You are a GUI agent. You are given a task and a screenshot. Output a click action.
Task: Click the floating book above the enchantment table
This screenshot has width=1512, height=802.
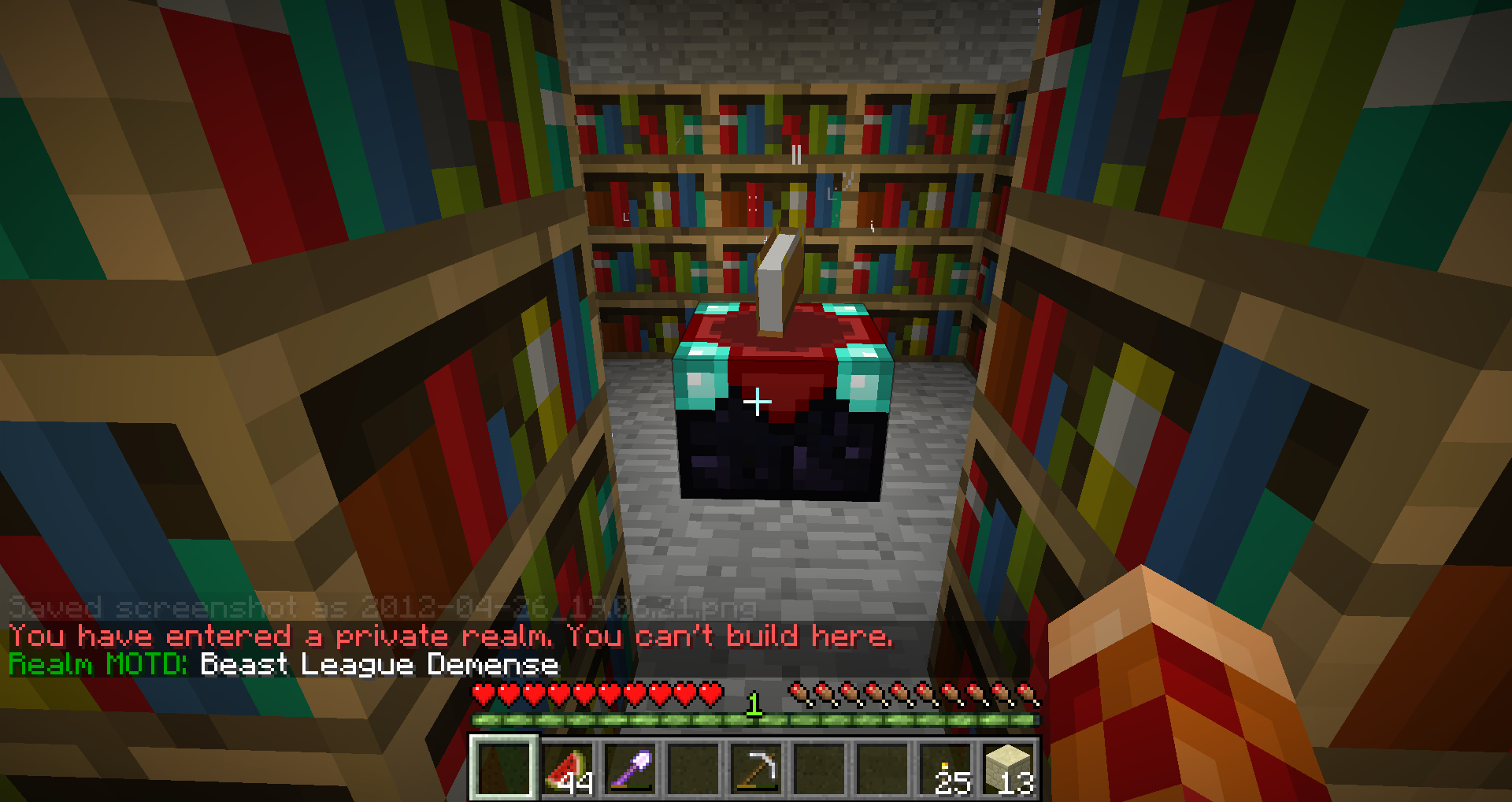point(780,272)
